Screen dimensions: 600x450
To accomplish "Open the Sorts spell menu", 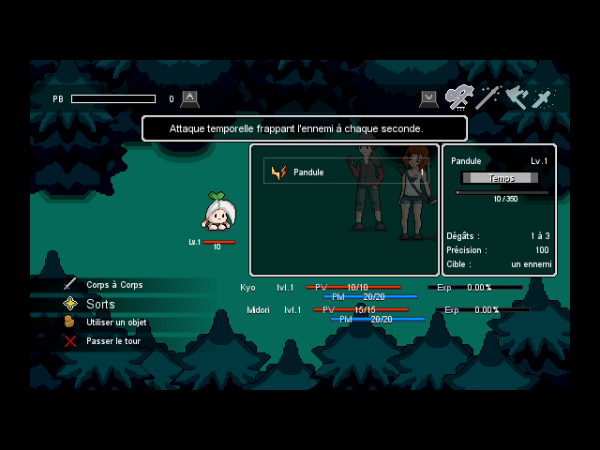I will tap(100, 304).
